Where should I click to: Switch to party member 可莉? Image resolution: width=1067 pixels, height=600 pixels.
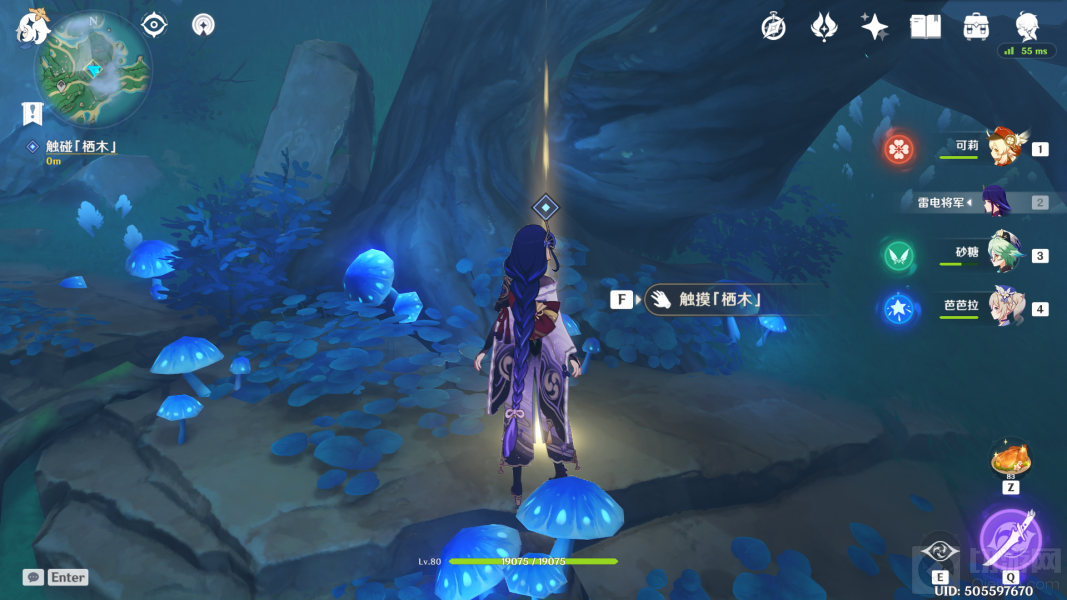[1000, 148]
